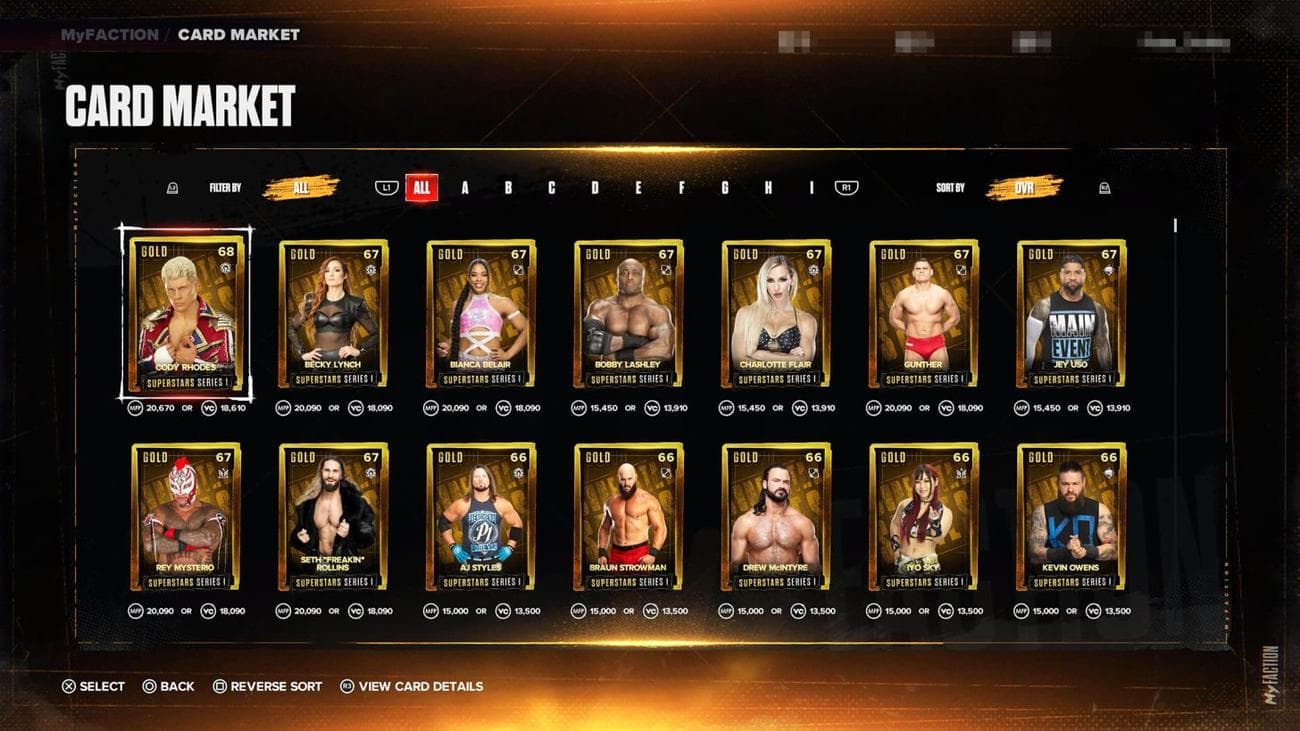Open the Charlotte Flair card
This screenshot has width=1300, height=731.
776,313
